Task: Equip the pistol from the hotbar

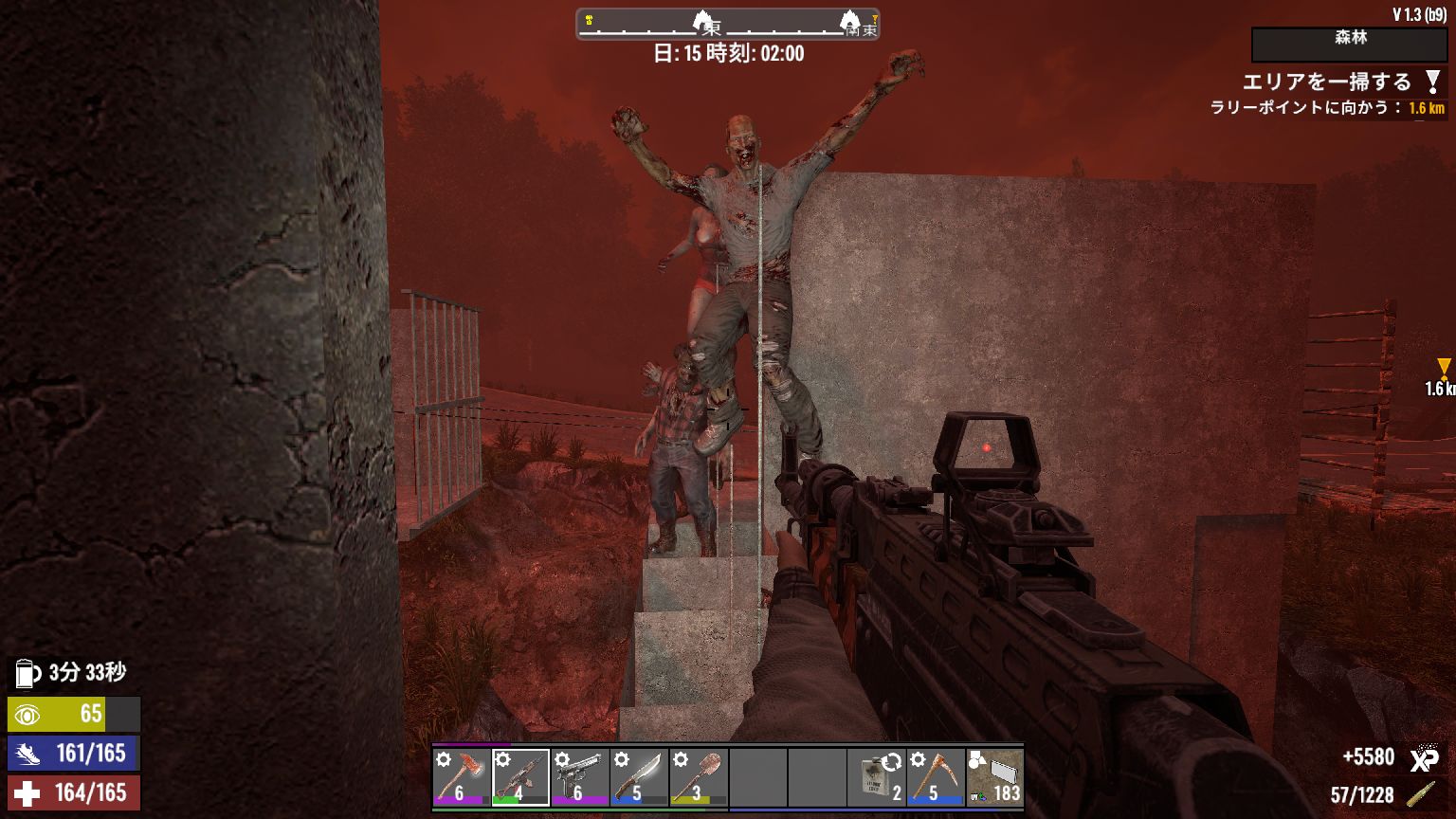Action: [x=579, y=777]
